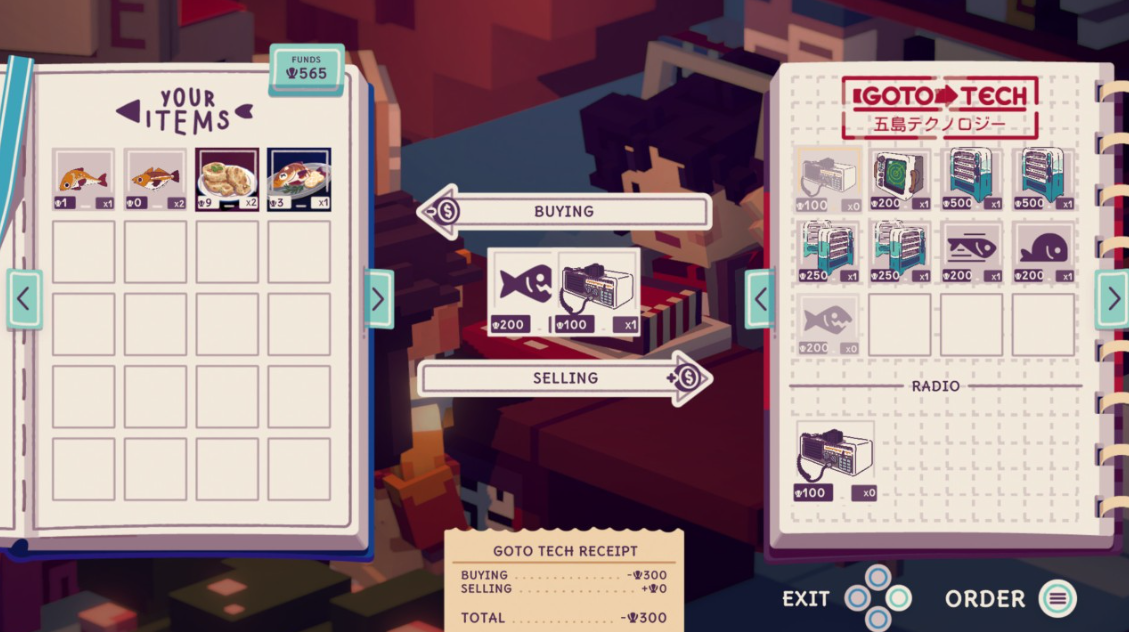Click the Selling arrow banner
The height and width of the screenshot is (632, 1129).
tap(565, 378)
